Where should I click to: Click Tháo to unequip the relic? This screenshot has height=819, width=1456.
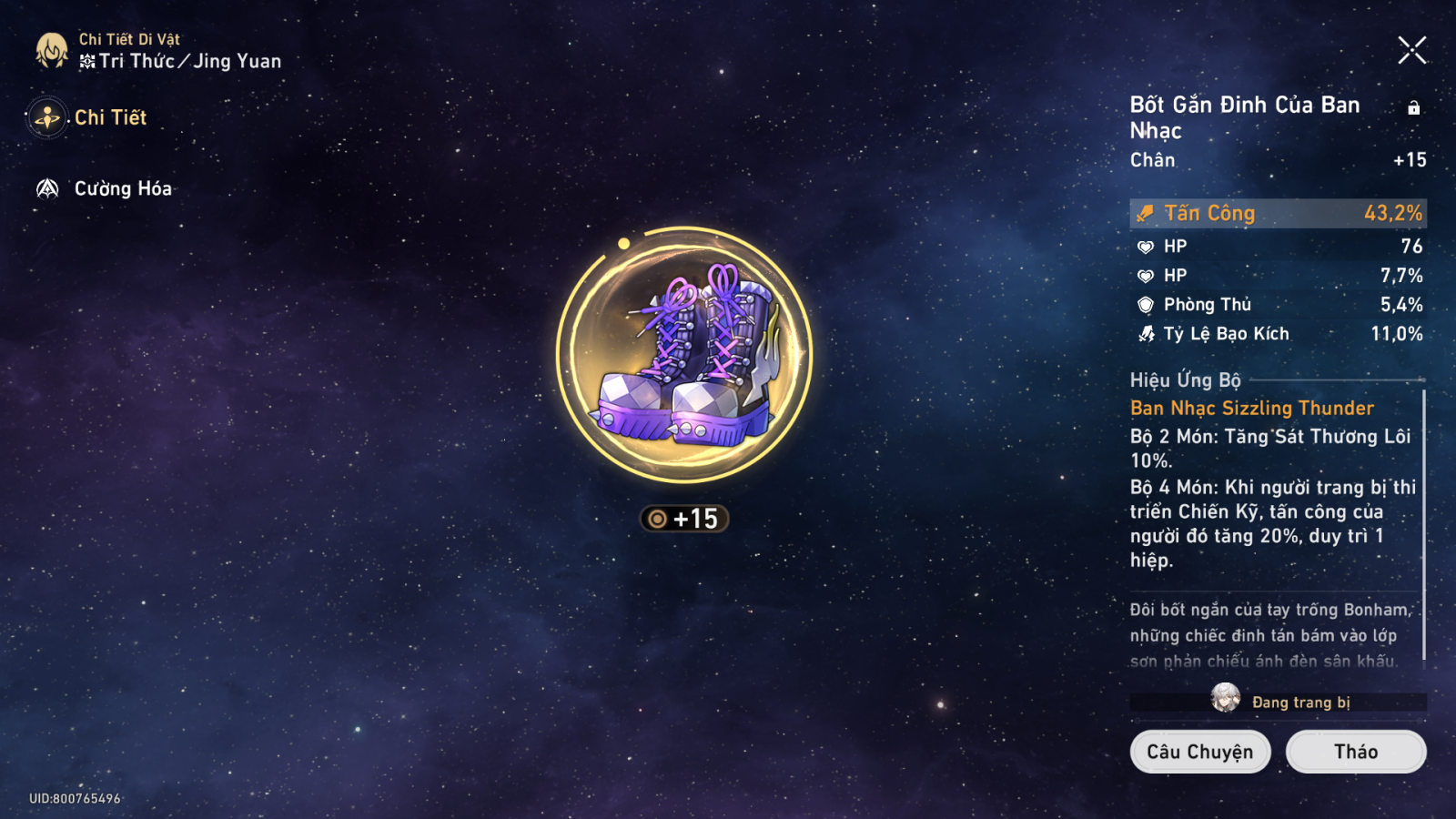pos(1355,752)
